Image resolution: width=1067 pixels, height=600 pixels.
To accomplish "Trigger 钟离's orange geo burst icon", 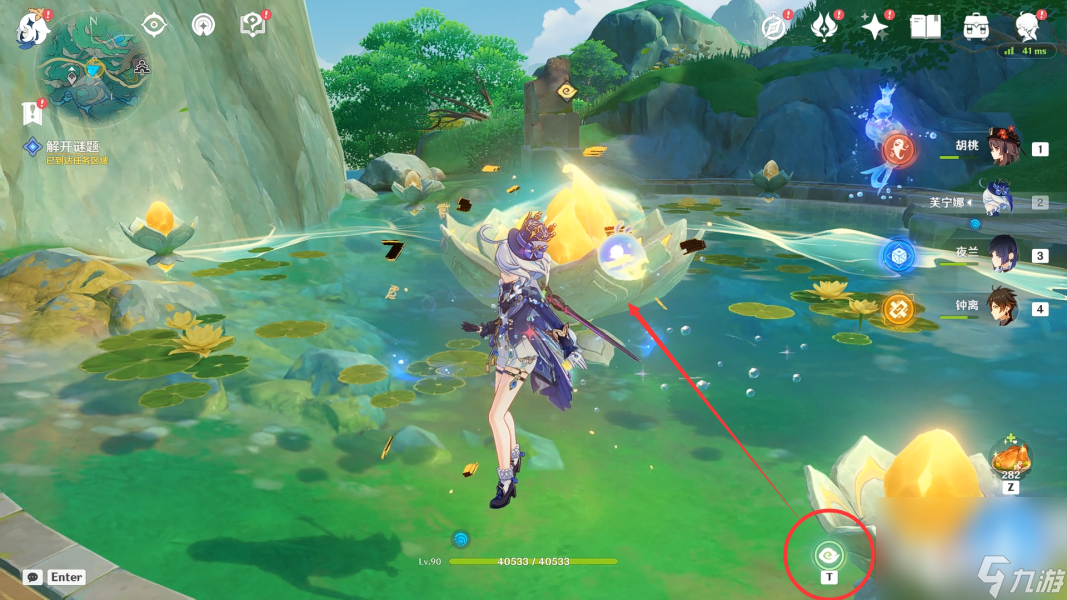I will [897, 309].
